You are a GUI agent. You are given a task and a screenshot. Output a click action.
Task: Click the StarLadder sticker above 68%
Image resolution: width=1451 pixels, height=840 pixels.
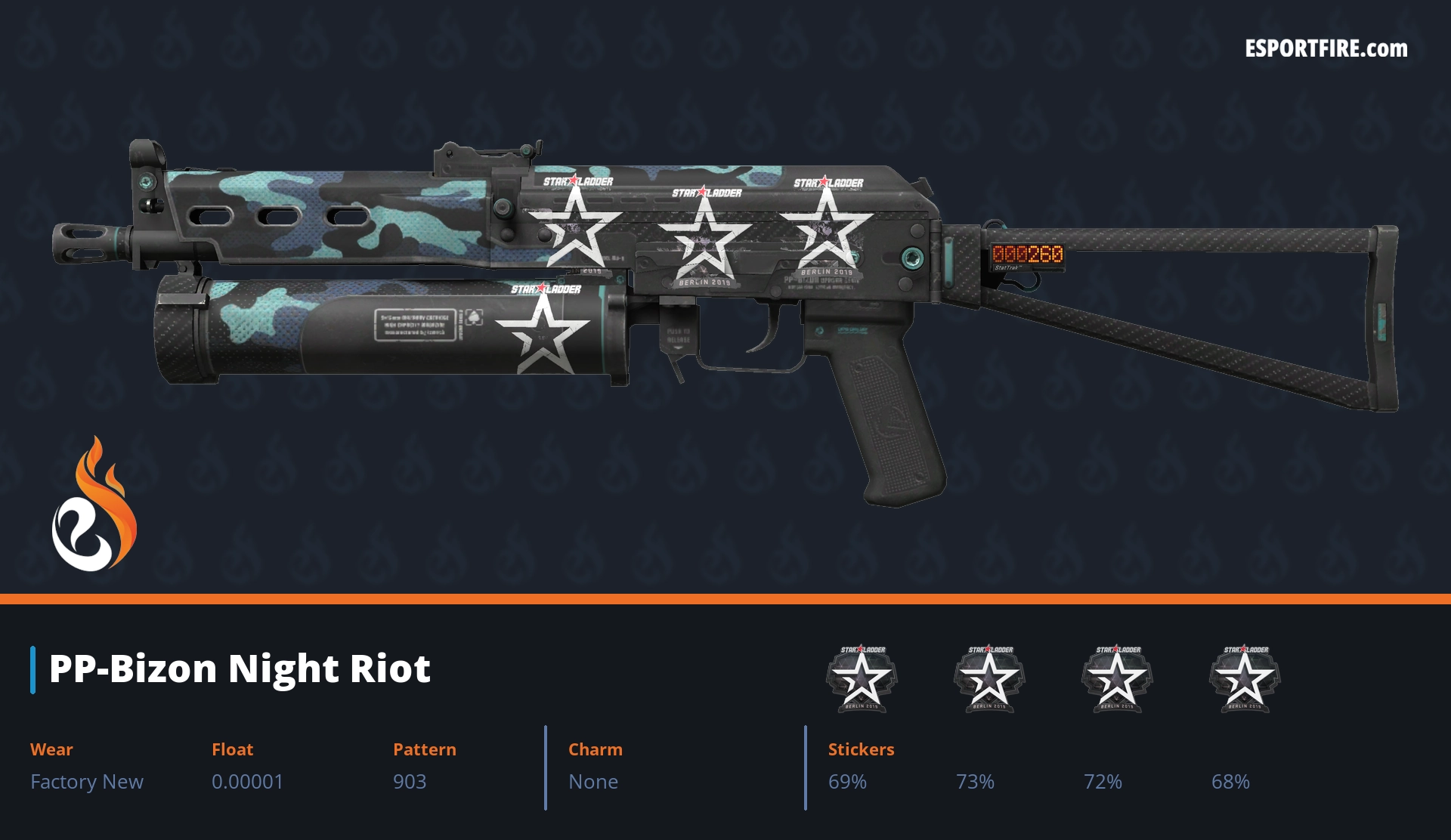tap(1245, 678)
